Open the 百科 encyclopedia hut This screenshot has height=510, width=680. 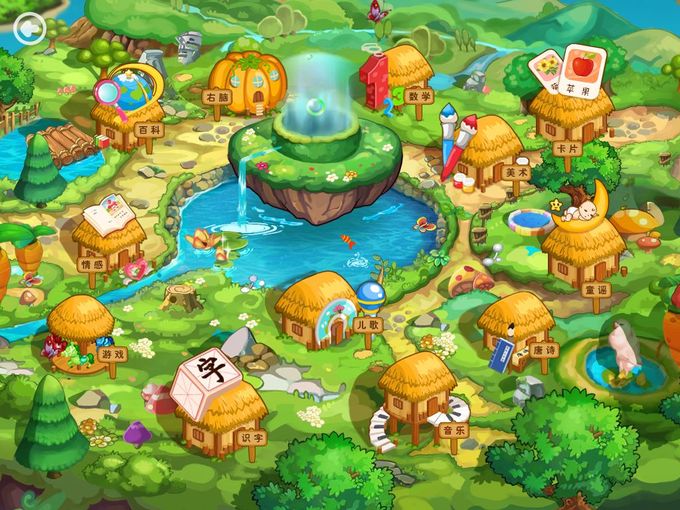pos(127,117)
